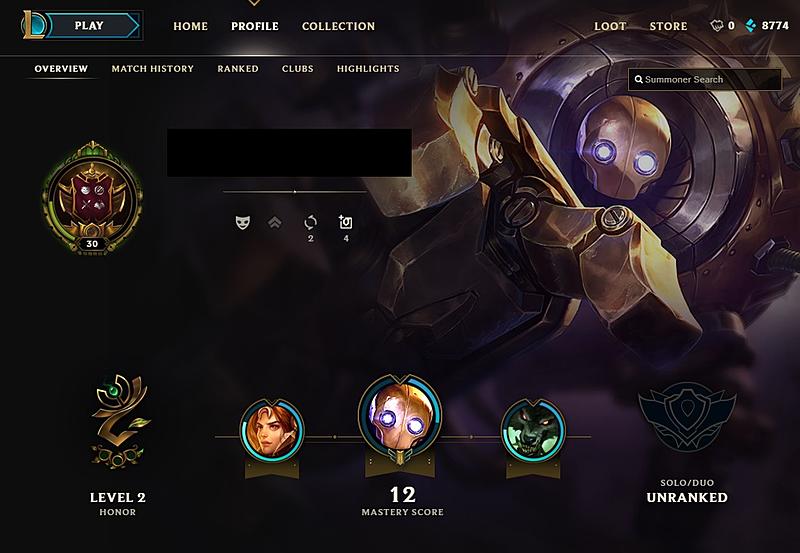Open the Loot page
Screen dimensions: 800x553
[x=611, y=26]
